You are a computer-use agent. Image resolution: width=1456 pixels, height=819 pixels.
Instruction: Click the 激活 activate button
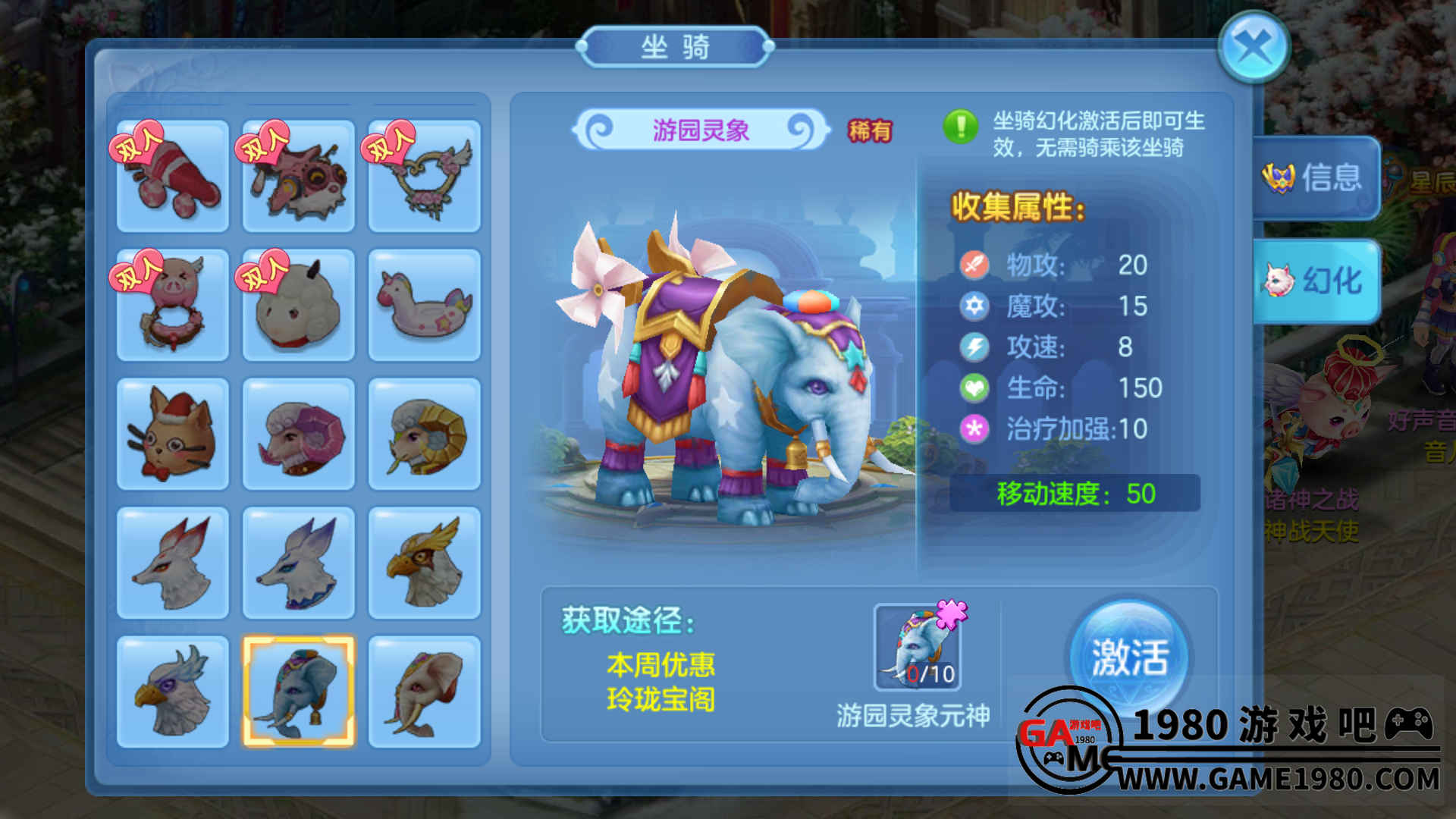[1129, 657]
